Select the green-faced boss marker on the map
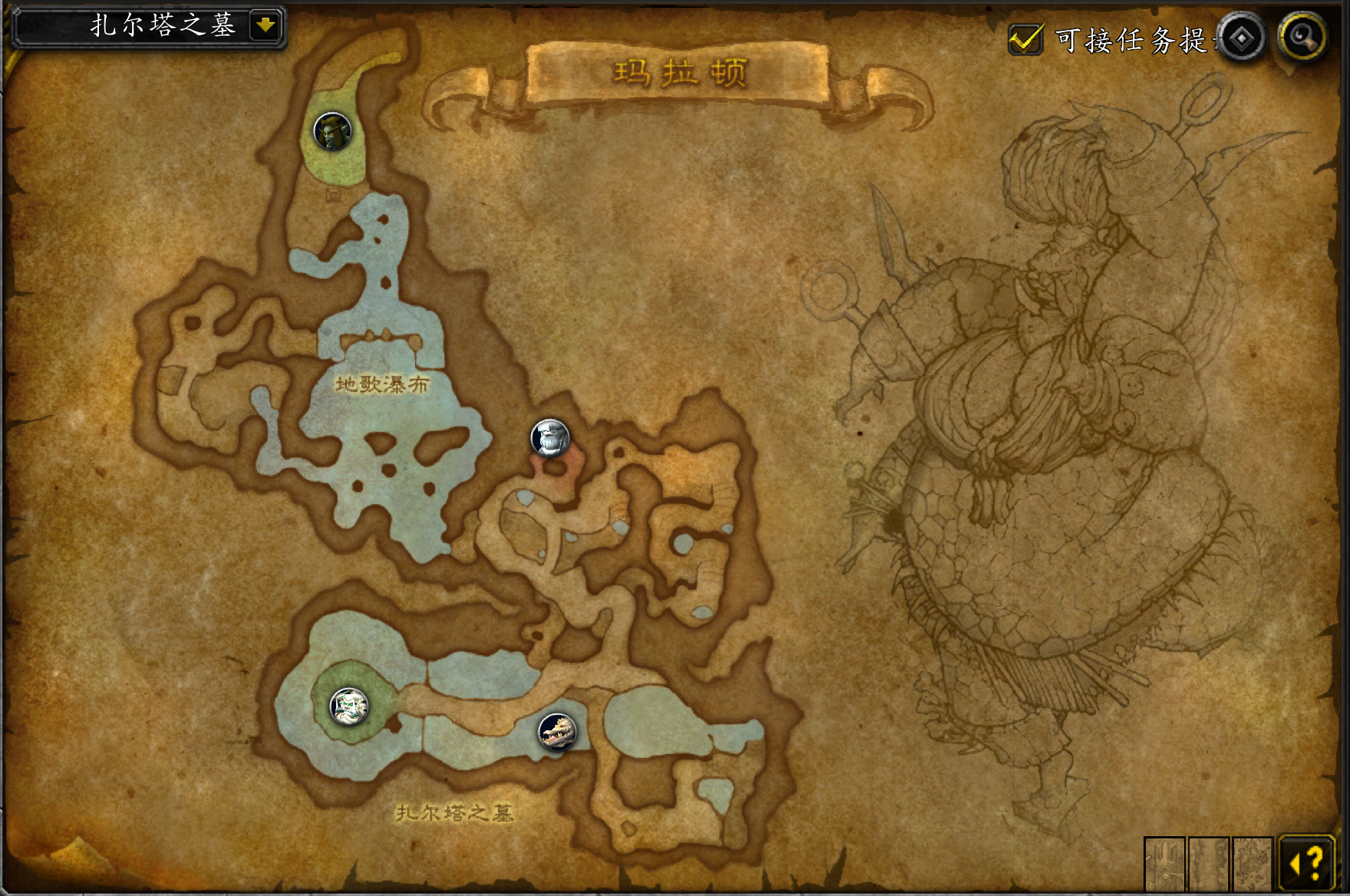1350x896 pixels. click(x=332, y=132)
